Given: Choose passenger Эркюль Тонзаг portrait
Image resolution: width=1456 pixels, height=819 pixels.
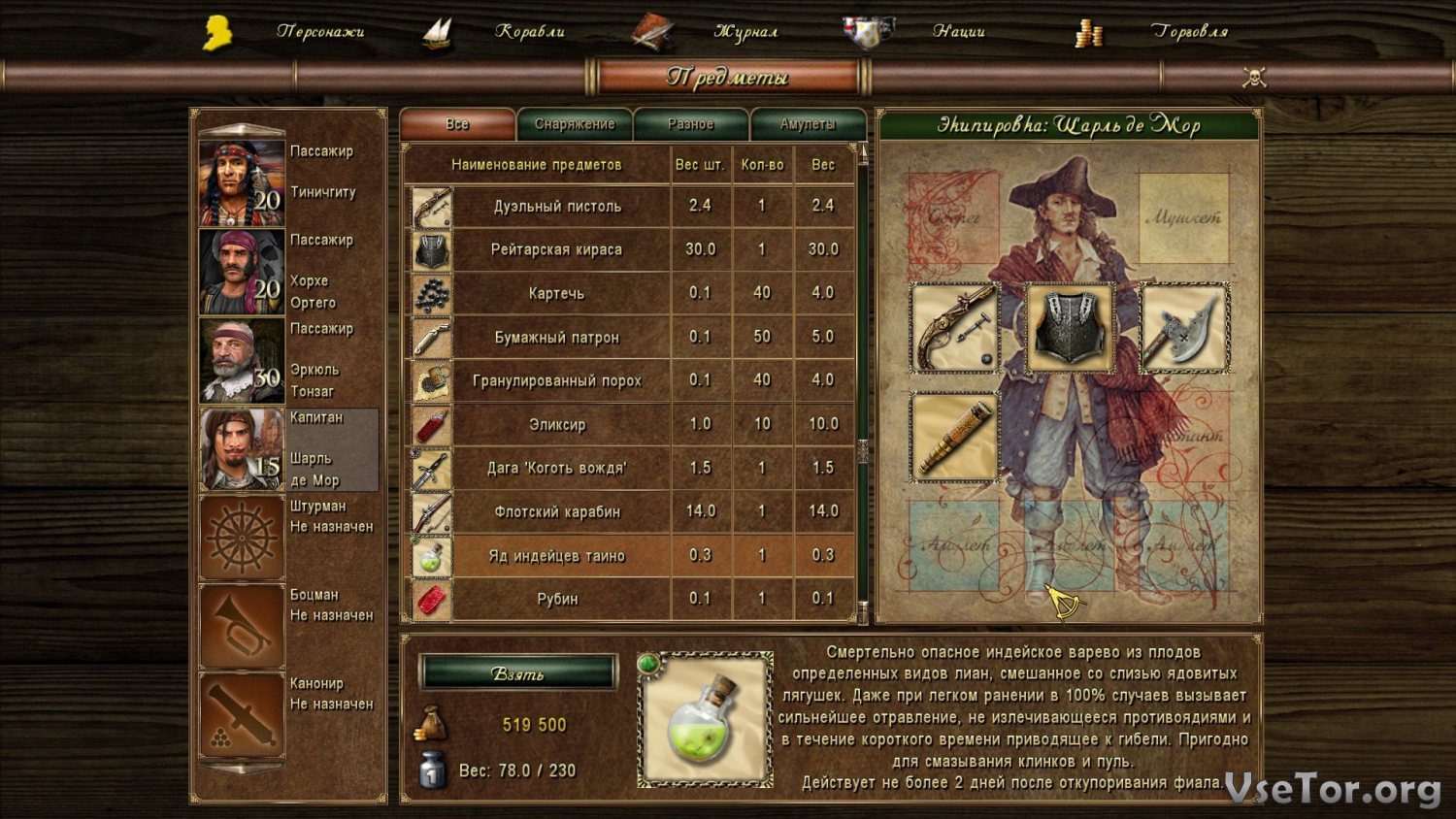Looking at the screenshot, I should coord(242,360).
